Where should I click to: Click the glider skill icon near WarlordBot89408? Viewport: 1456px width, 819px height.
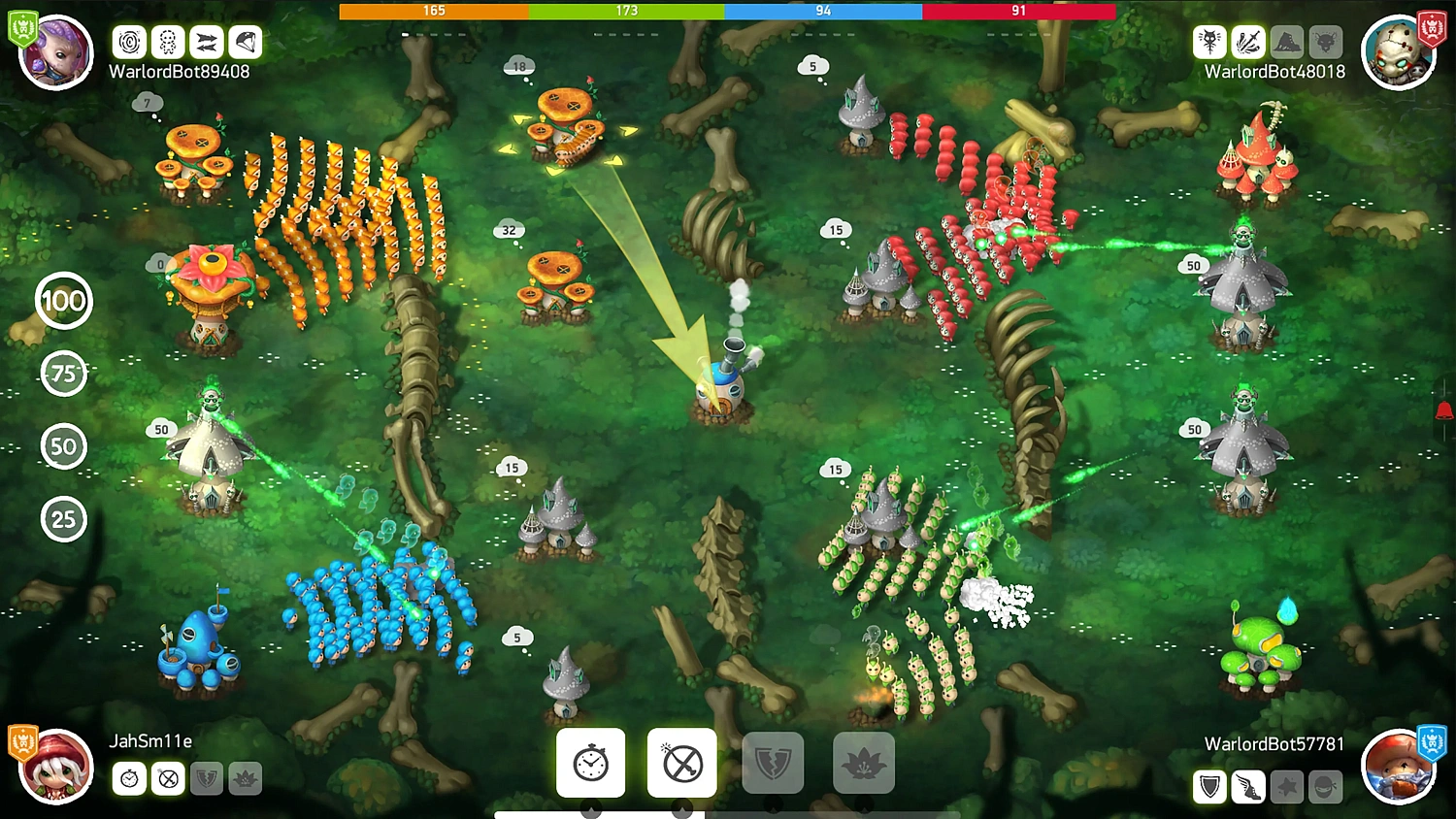tap(244, 42)
